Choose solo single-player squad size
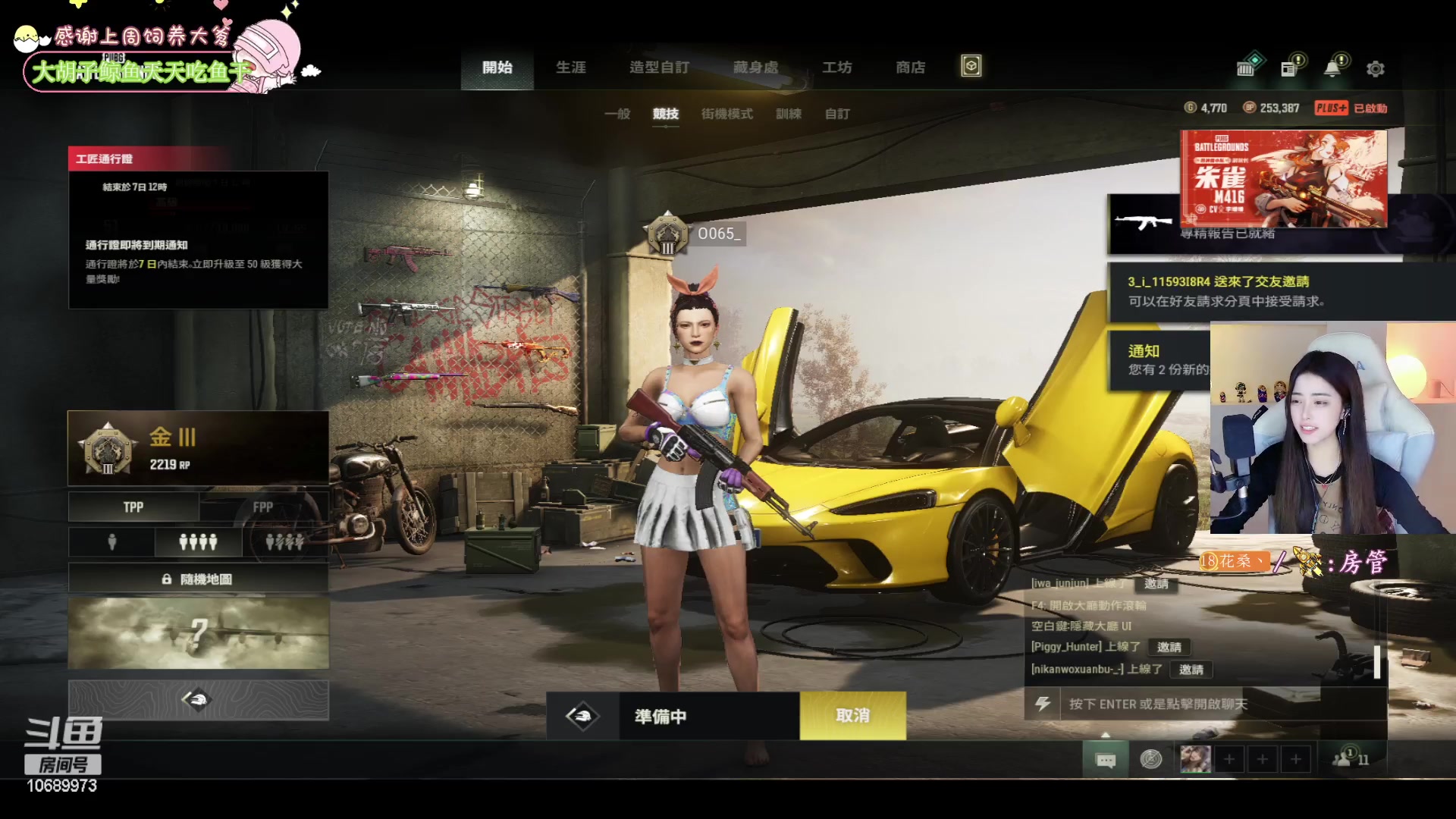 tap(112, 542)
